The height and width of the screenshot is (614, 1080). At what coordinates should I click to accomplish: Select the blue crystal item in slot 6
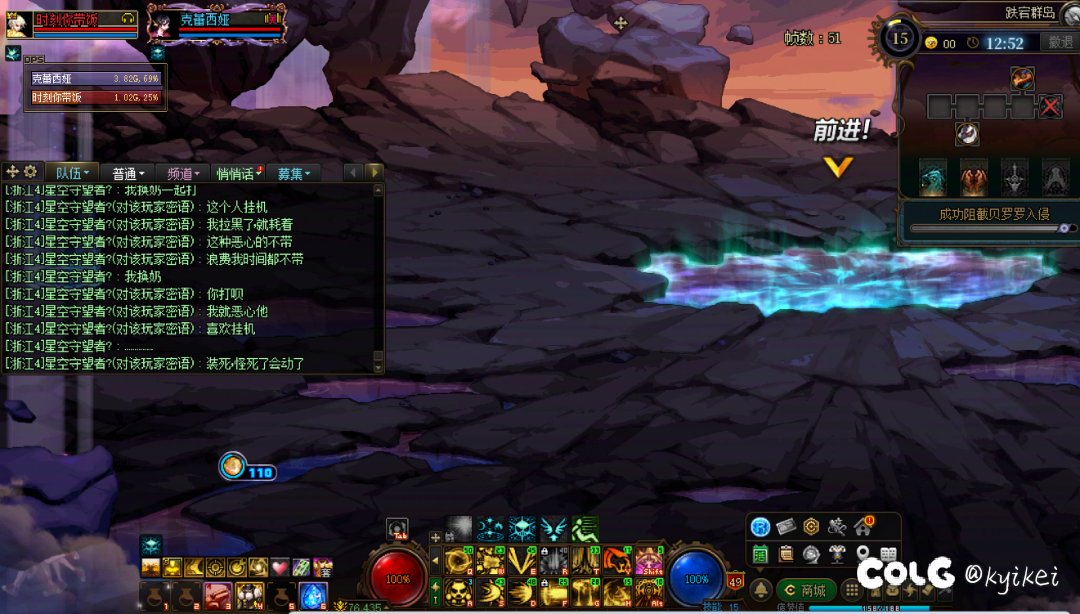[312, 595]
